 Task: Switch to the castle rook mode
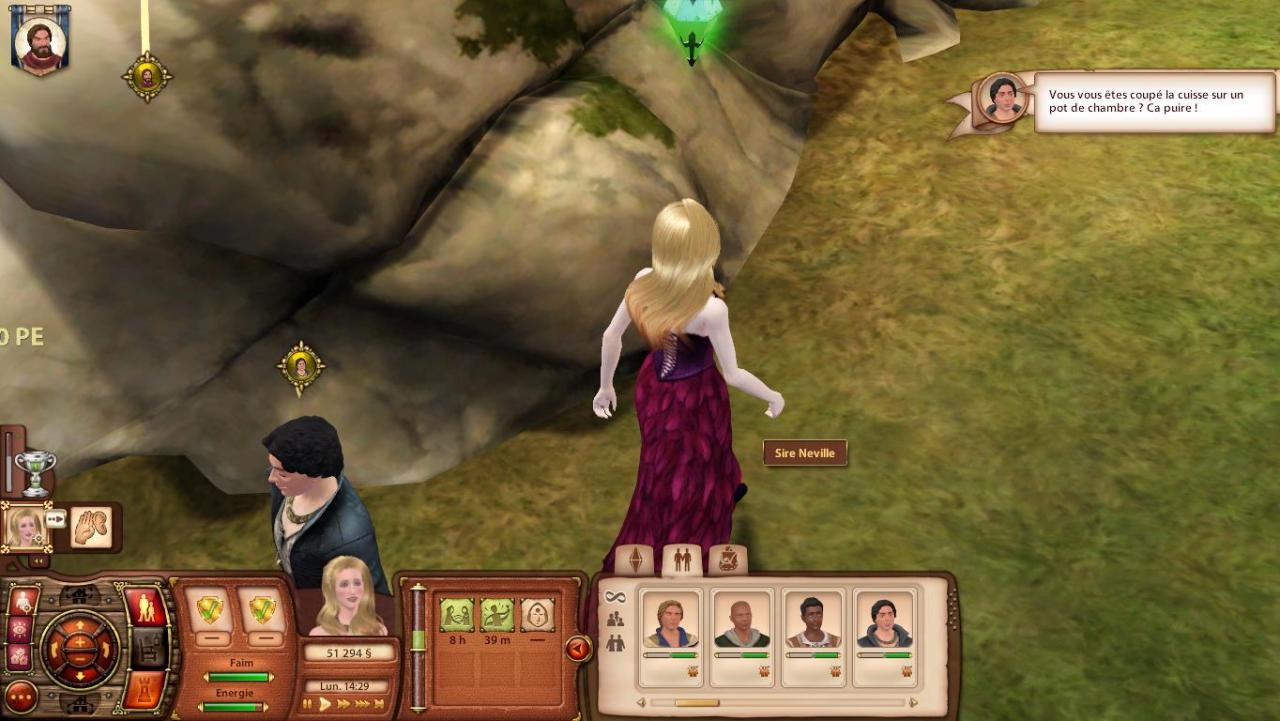tap(144, 690)
